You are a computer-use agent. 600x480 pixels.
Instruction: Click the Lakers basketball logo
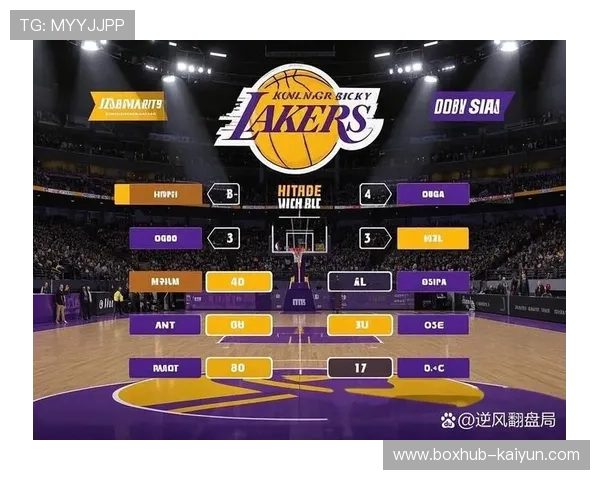299,117
